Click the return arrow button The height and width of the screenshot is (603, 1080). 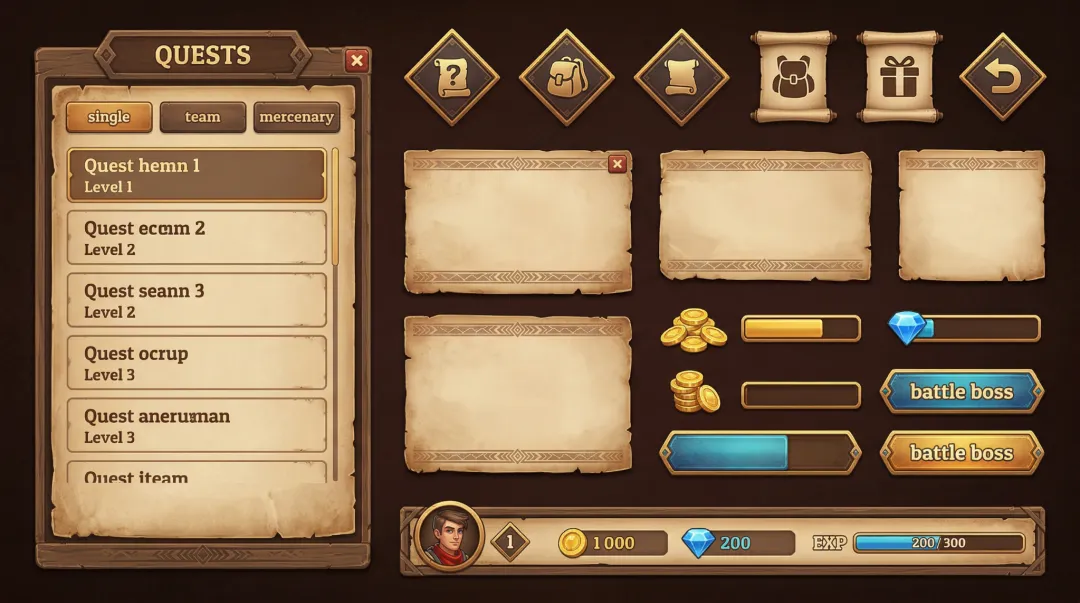1002,77
